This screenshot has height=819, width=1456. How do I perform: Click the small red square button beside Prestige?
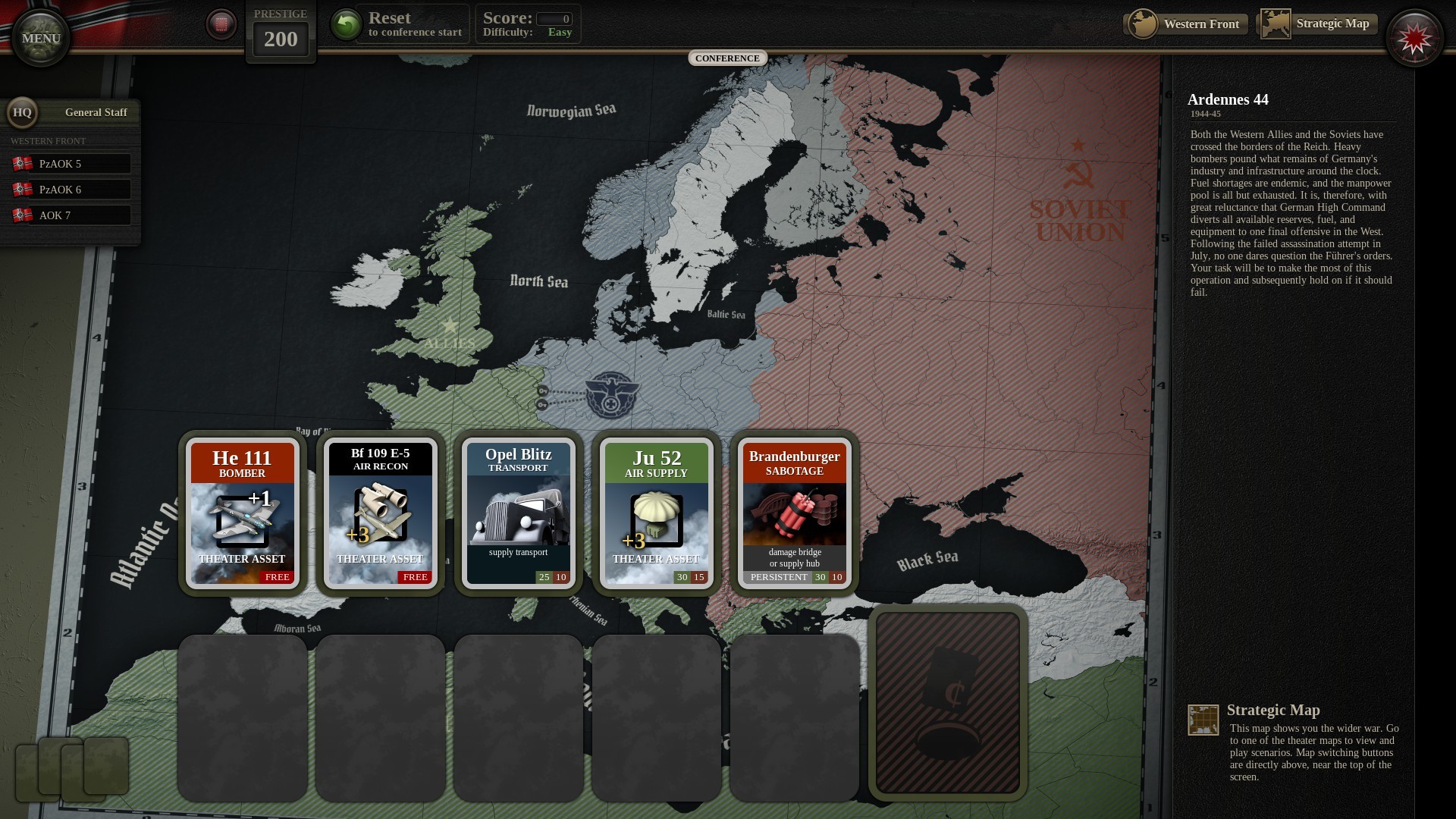221,24
